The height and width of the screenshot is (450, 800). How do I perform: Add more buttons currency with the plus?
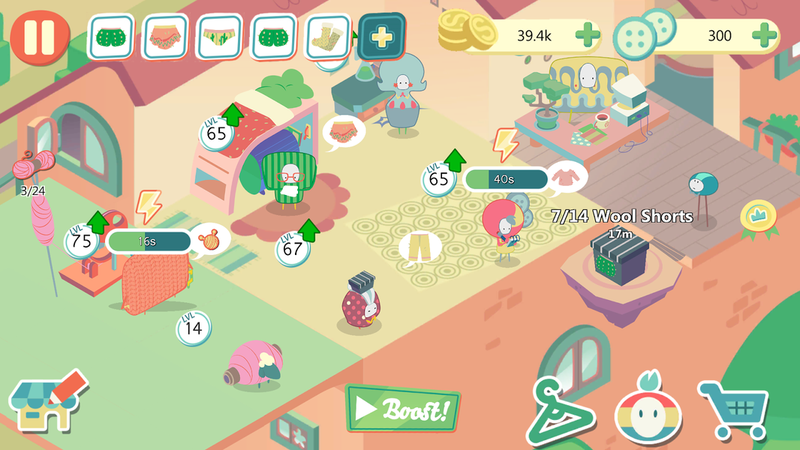[x=764, y=37]
